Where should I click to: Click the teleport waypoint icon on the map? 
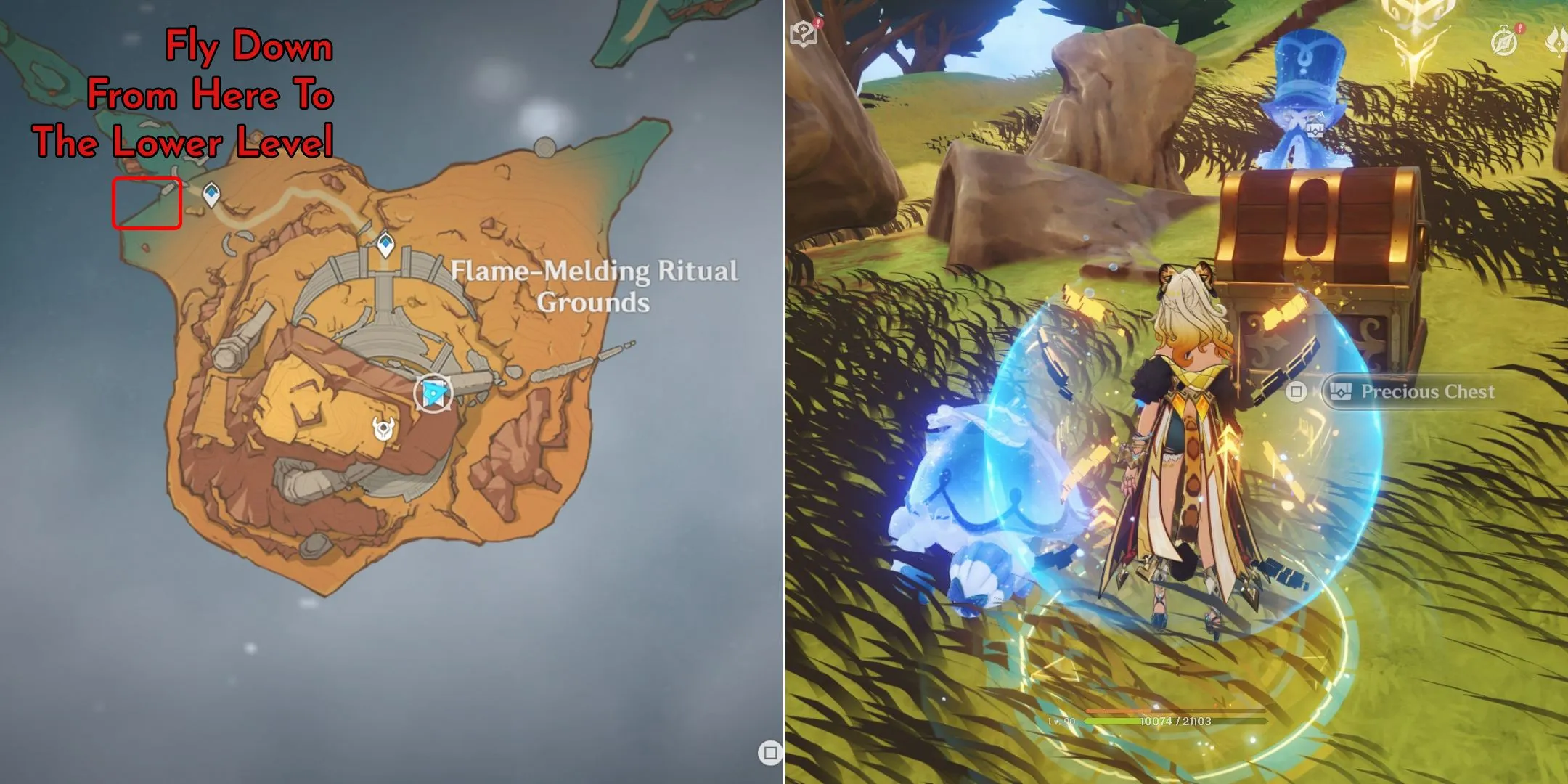pyautogui.click(x=385, y=244)
